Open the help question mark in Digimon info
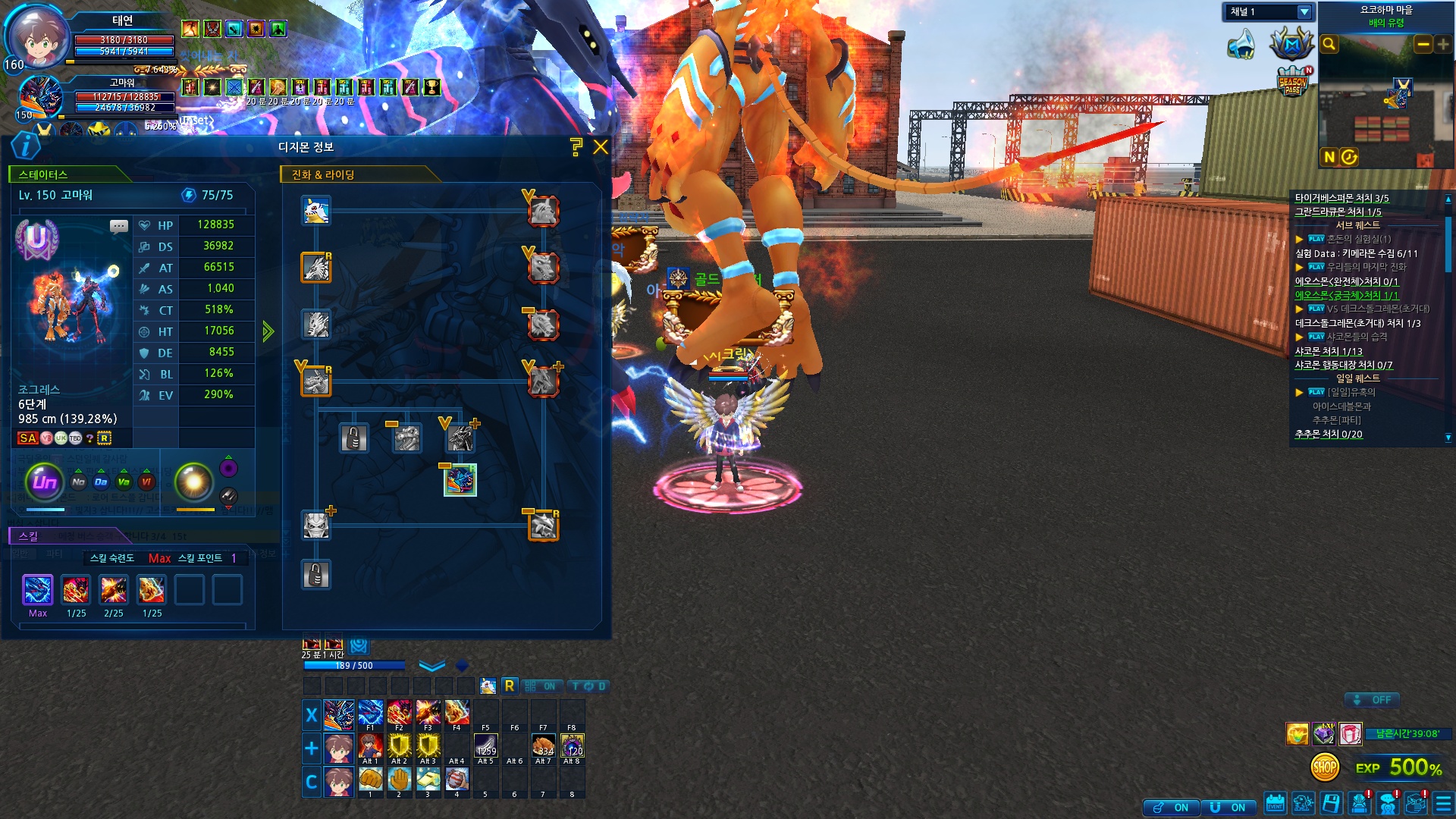Image resolution: width=1456 pixels, height=819 pixels. click(x=576, y=147)
